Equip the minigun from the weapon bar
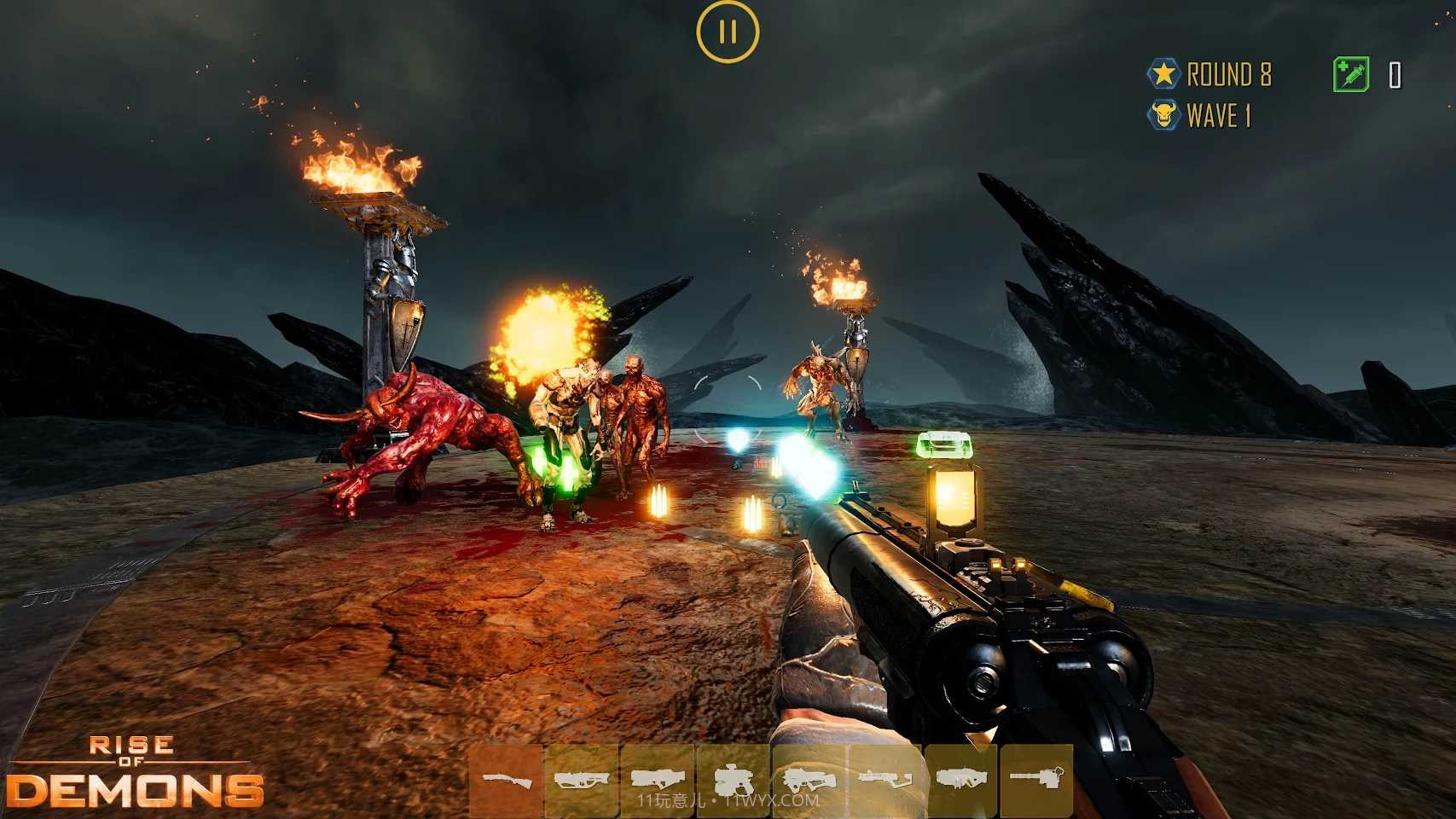This screenshot has height=819, width=1456. pos(1036,779)
